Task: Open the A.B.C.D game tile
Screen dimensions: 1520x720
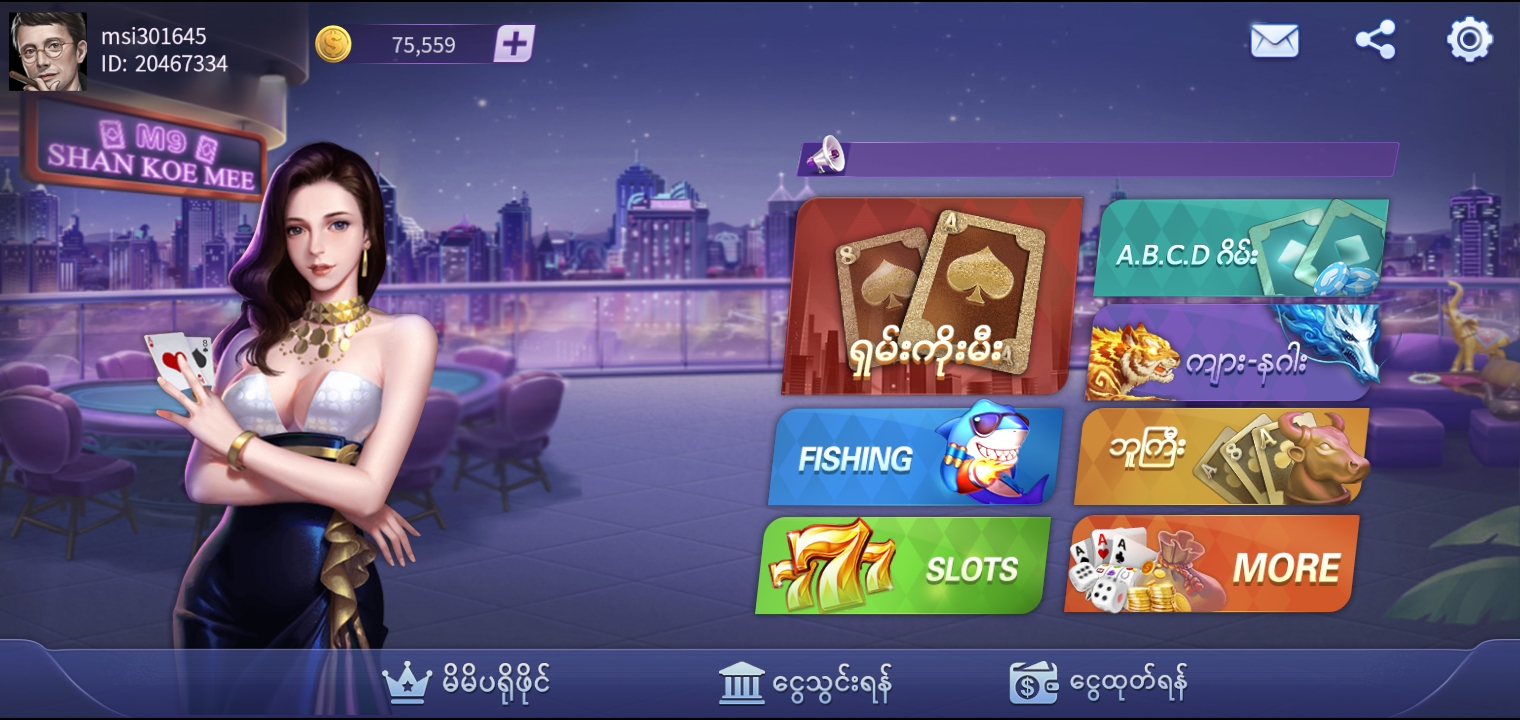Action: click(x=1240, y=250)
